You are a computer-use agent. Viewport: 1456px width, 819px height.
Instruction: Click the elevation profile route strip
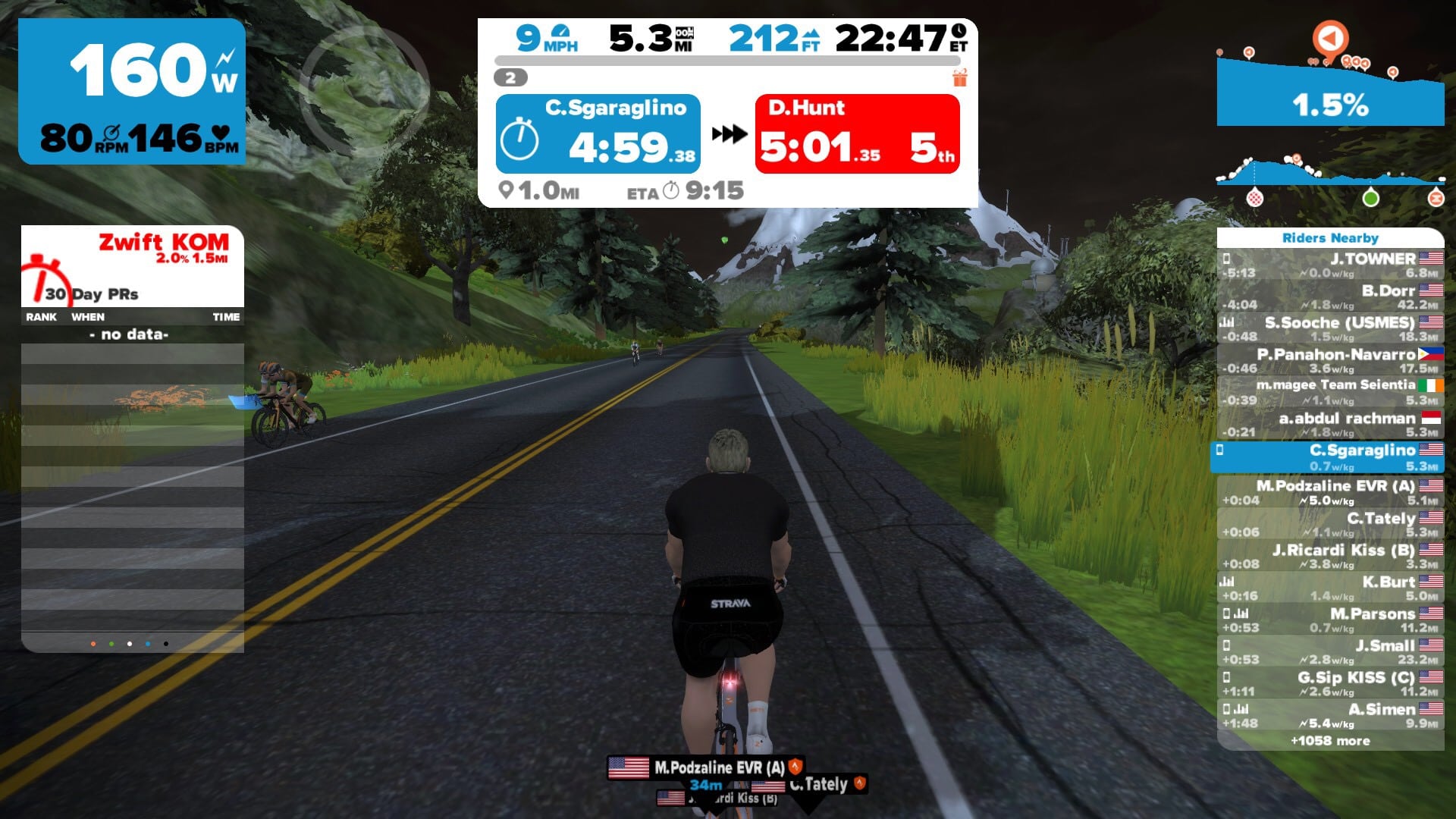click(x=1330, y=176)
